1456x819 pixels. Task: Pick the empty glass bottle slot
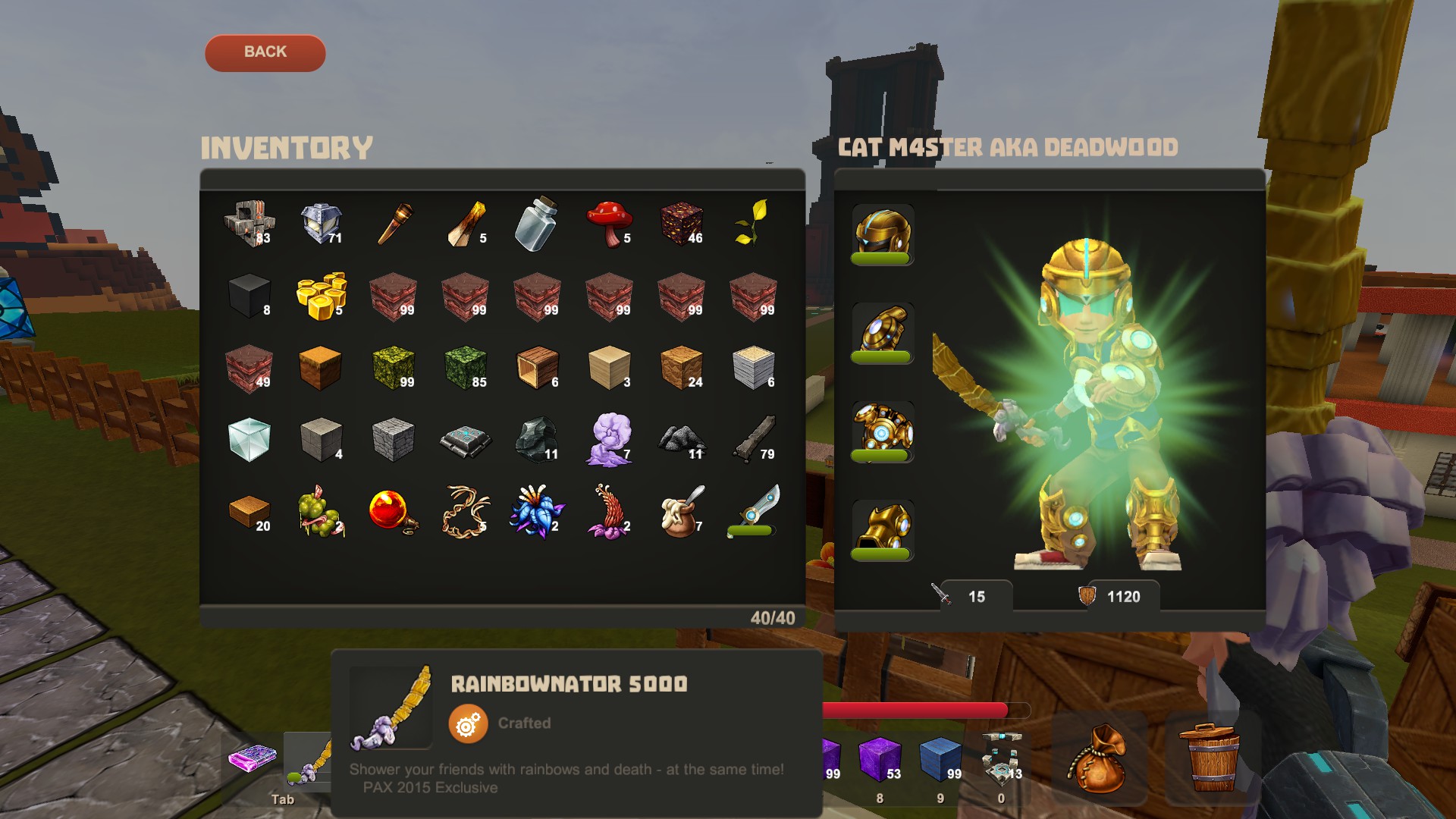[x=537, y=223]
